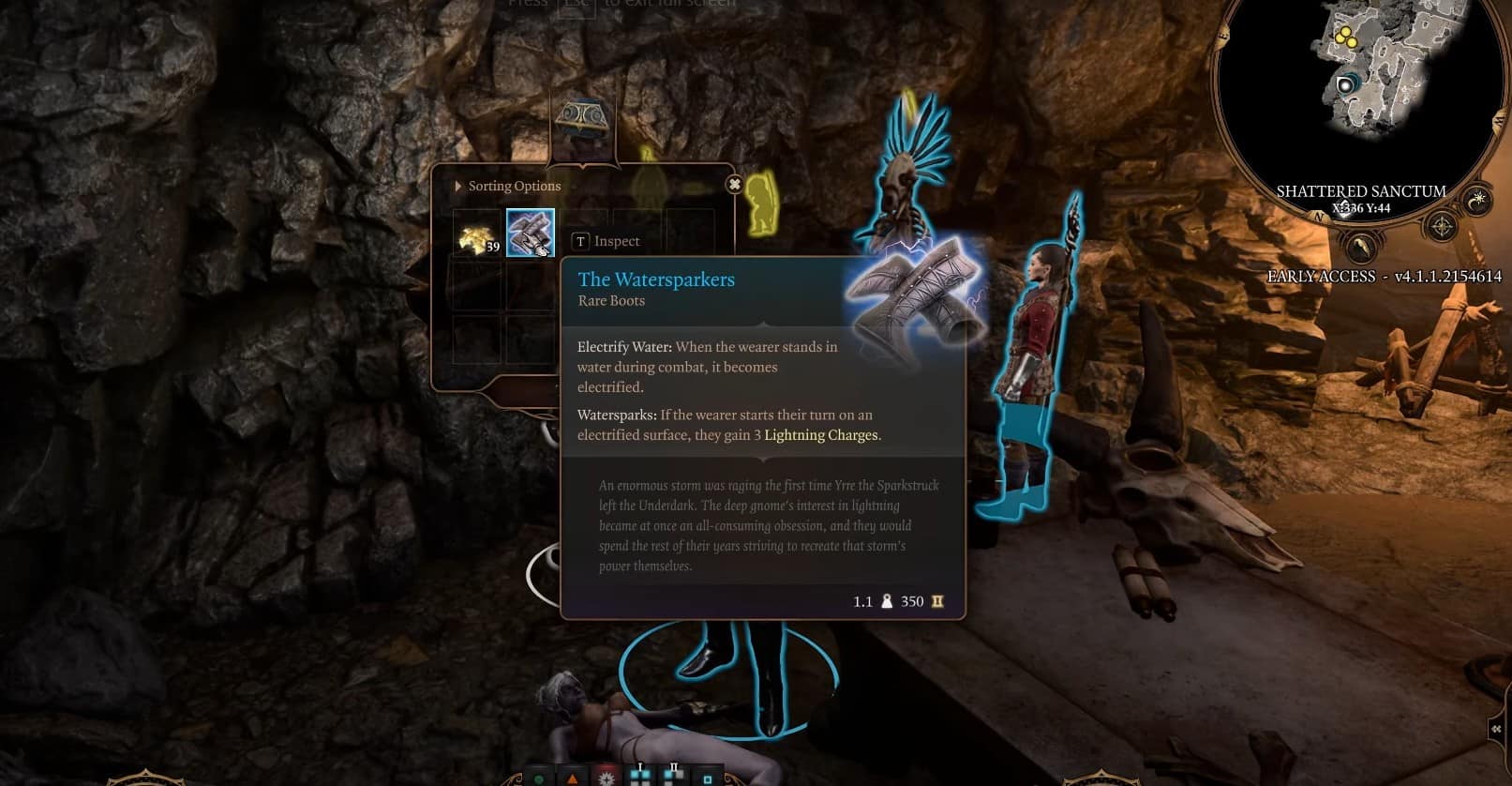Viewport: 1512px width, 786px height.
Task: Click the compass crosshair button below minimap
Action: click(1441, 227)
